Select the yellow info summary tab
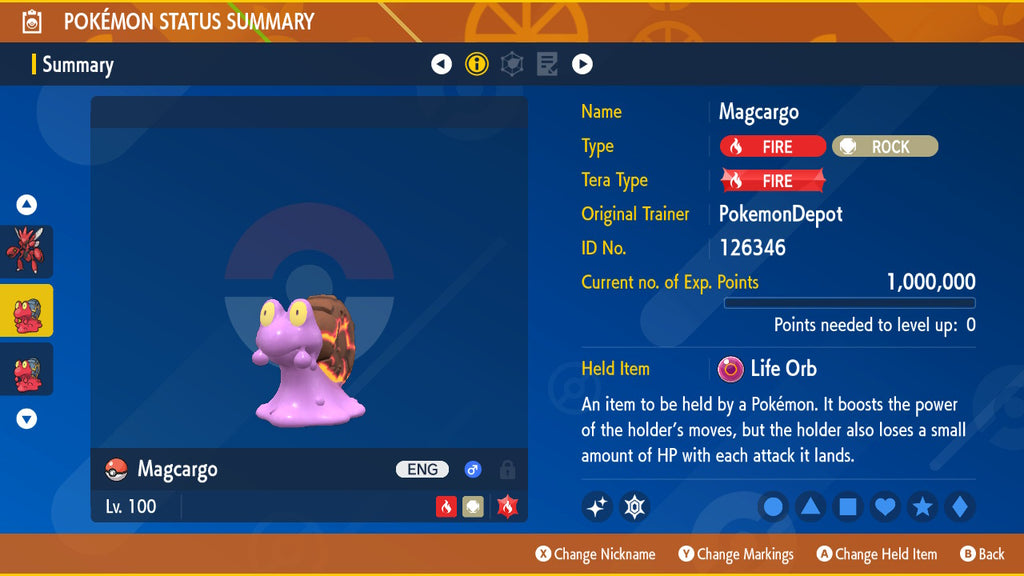1024x576 pixels. coord(477,65)
